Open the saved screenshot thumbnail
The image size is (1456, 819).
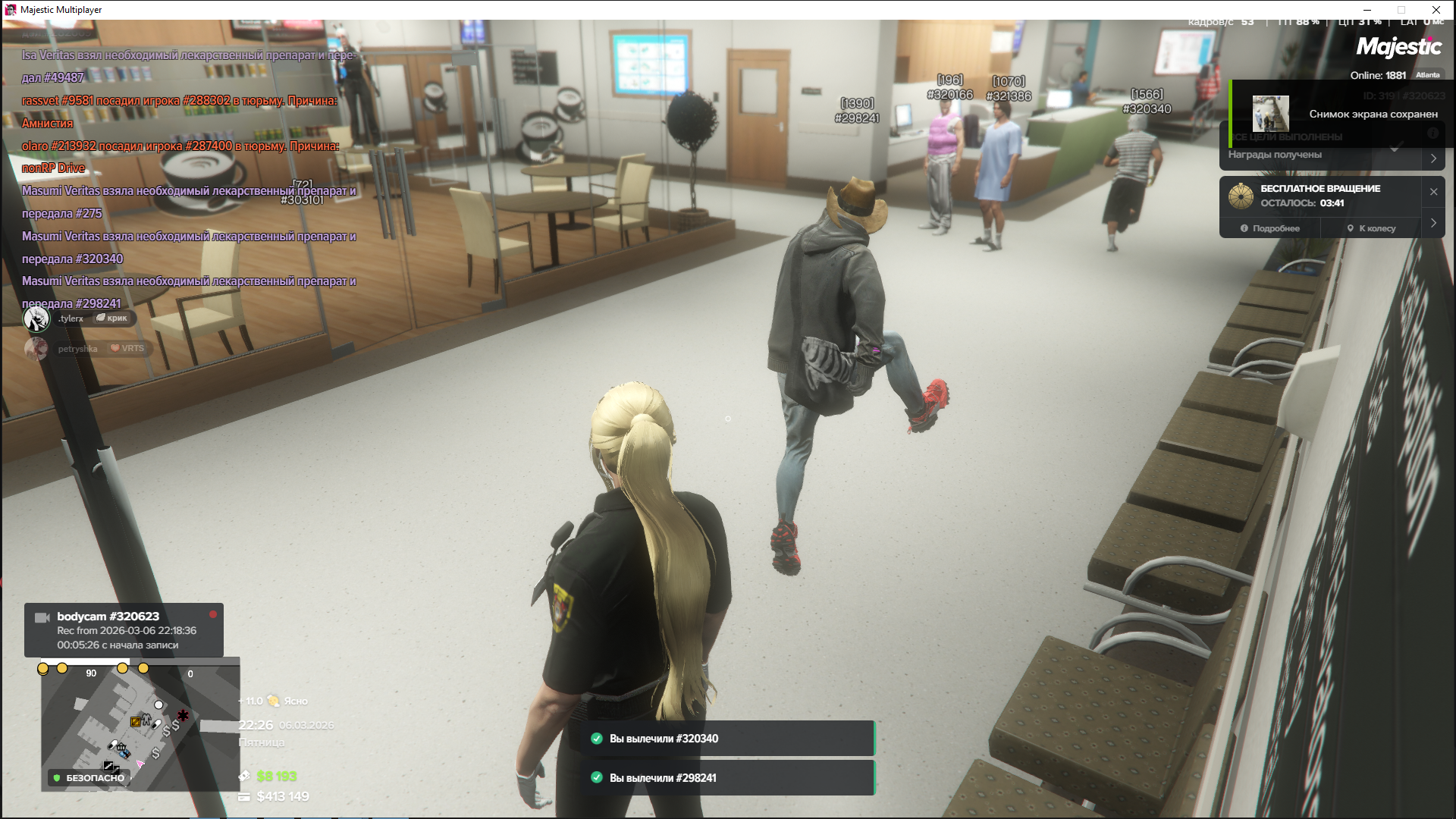[1270, 114]
